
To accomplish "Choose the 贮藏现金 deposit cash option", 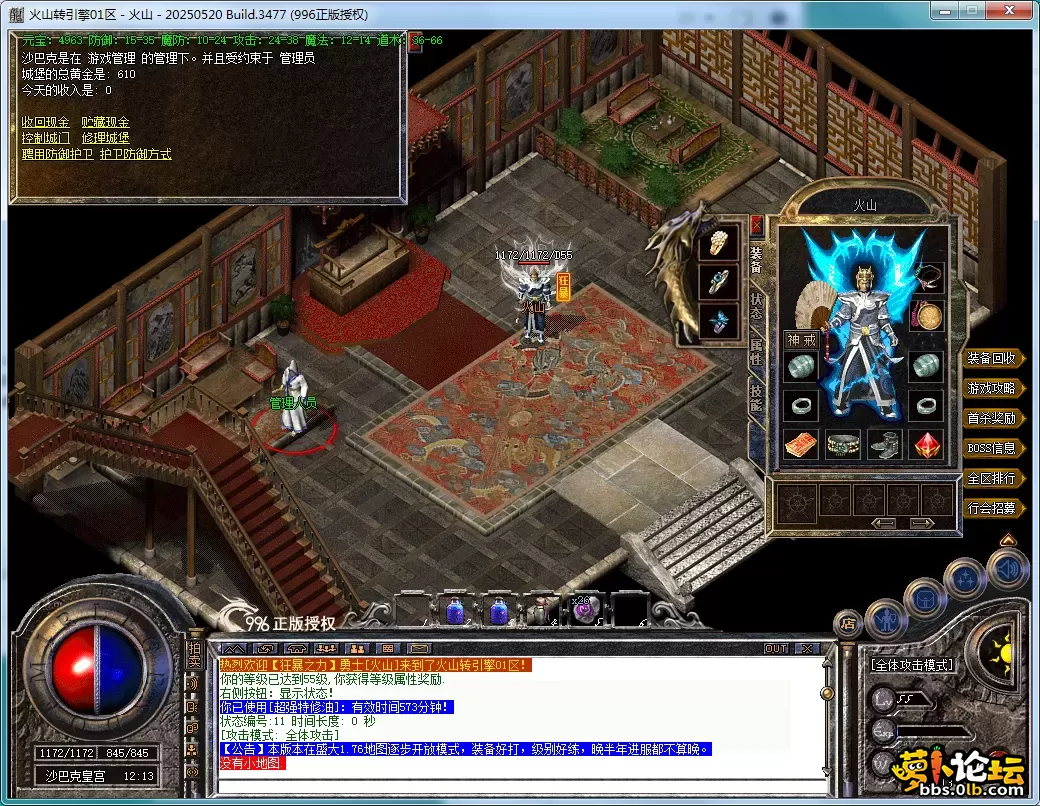I will click(x=105, y=122).
